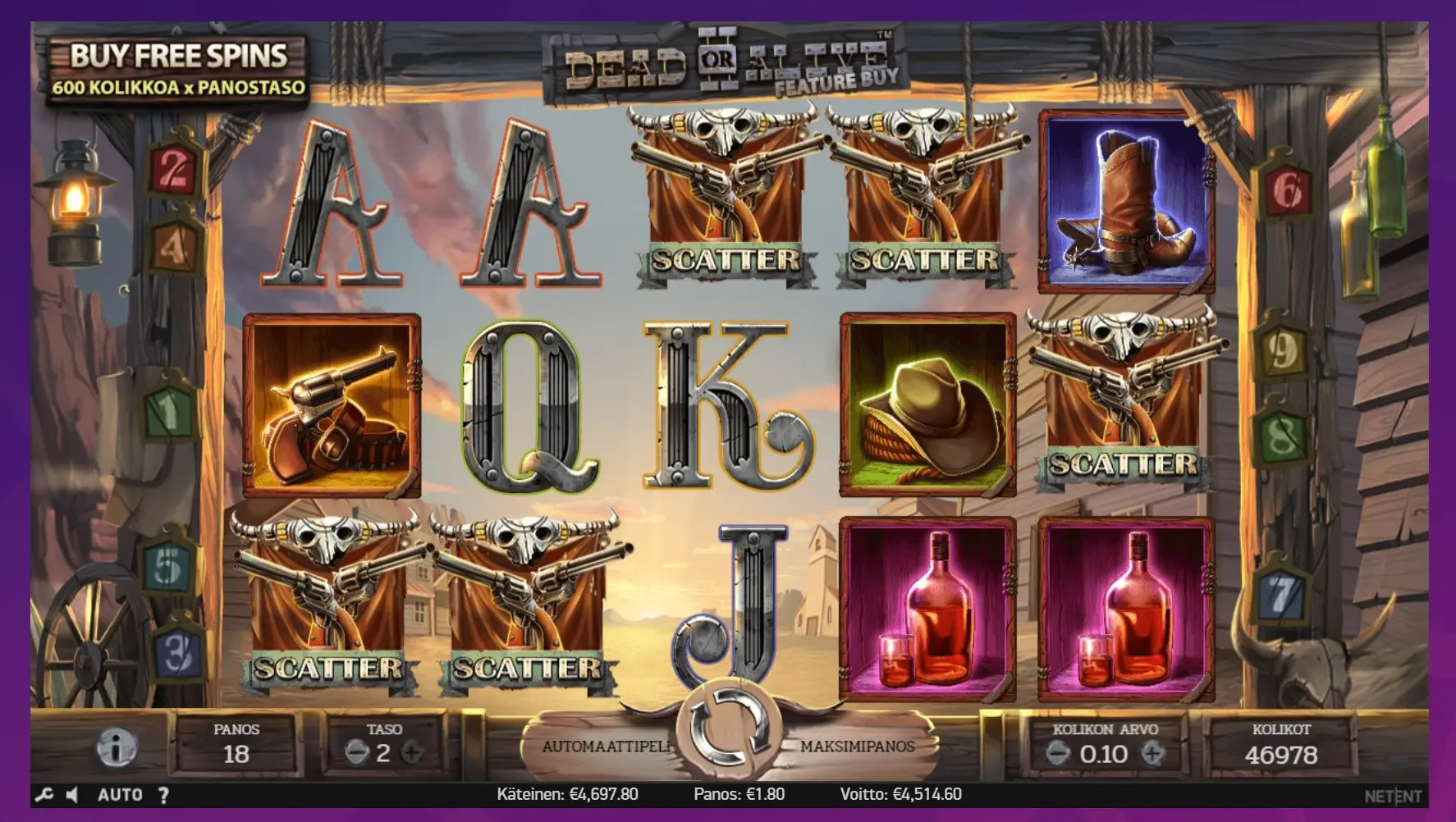
Task: Open the question mark help
Action: (x=163, y=795)
